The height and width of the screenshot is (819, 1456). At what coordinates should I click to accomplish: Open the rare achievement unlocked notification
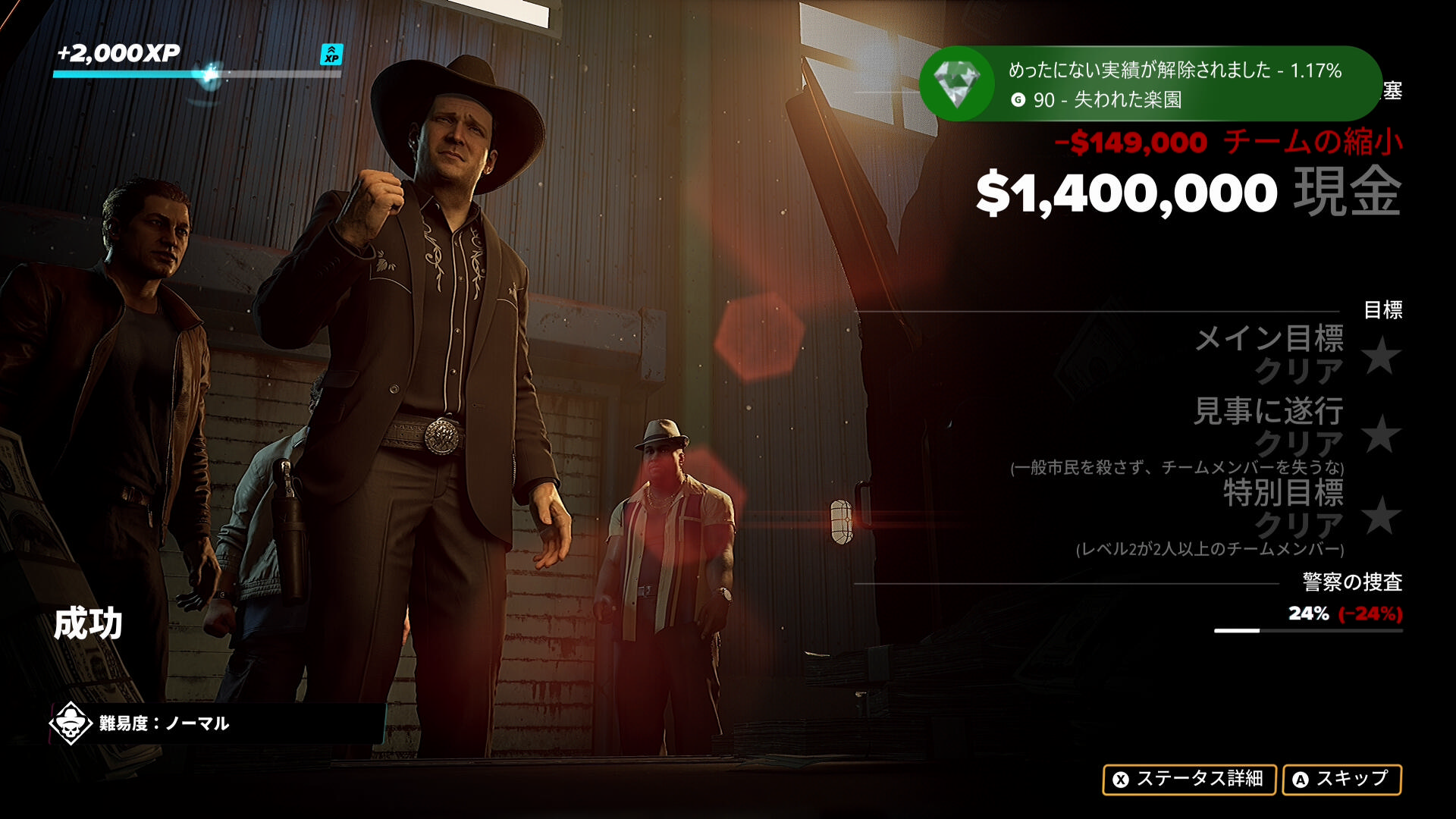pos(1149,84)
